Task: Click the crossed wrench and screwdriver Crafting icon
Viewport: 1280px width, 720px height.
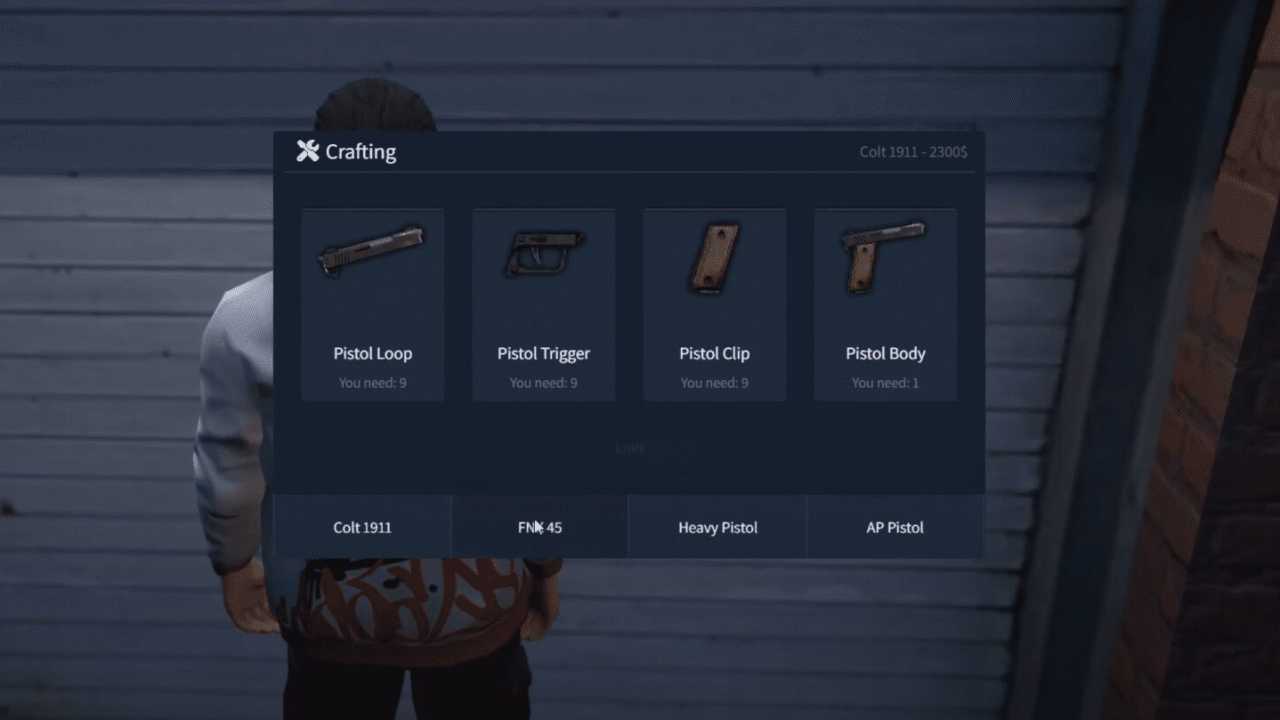Action: 307,151
